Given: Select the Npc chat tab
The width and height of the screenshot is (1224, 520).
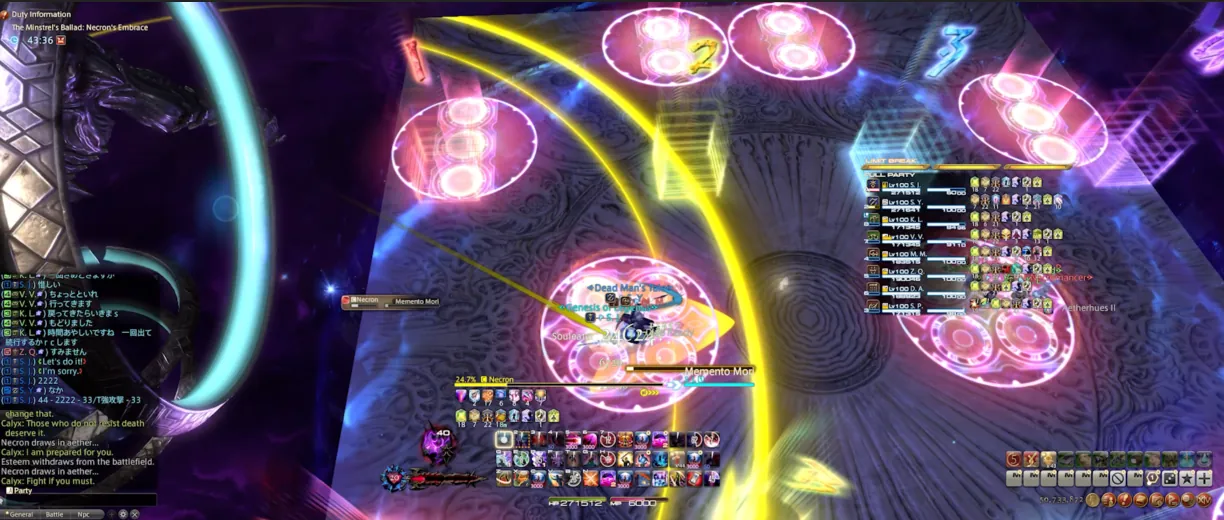Looking at the screenshot, I should click(84, 514).
